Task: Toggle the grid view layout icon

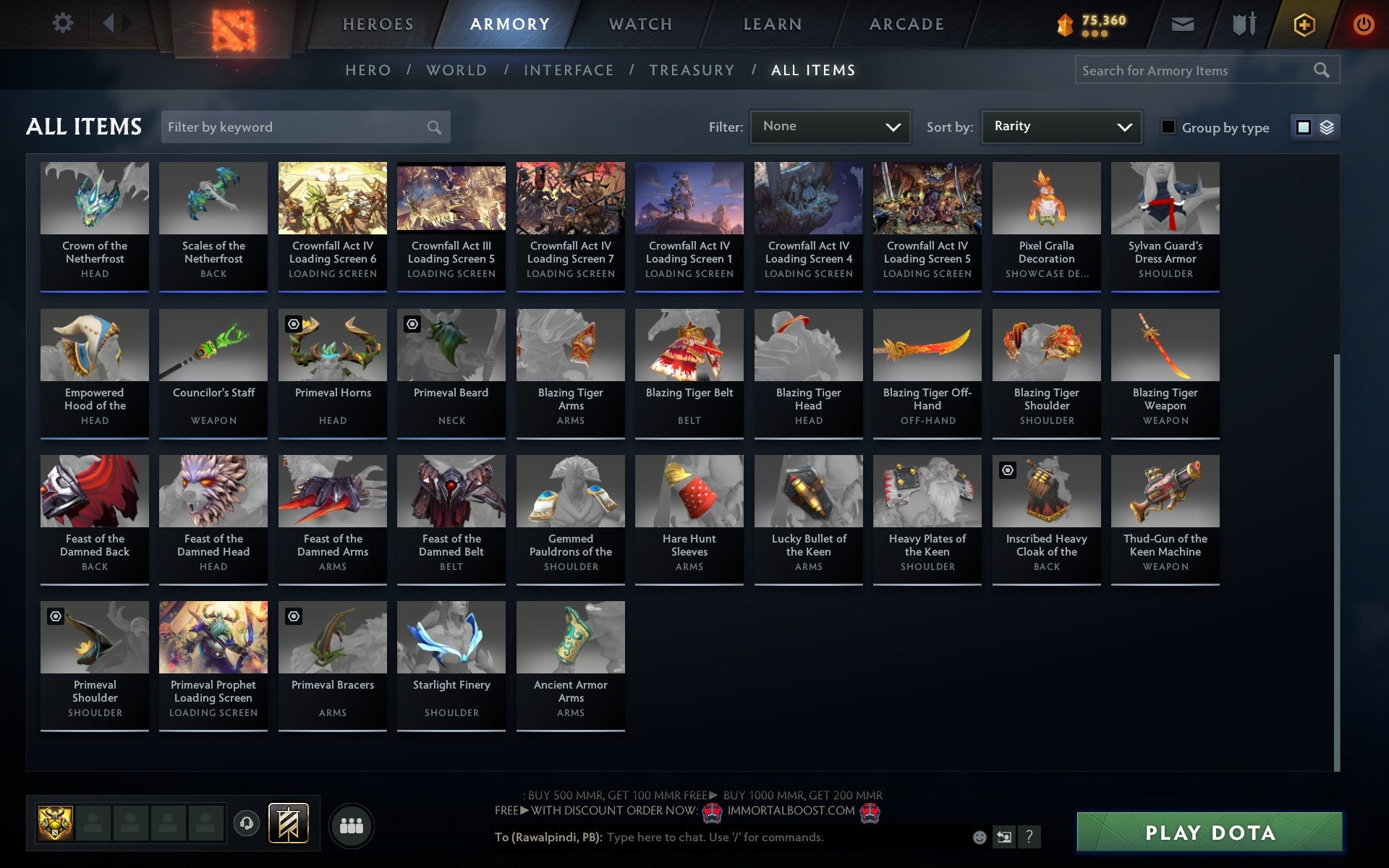Action: (1303, 127)
